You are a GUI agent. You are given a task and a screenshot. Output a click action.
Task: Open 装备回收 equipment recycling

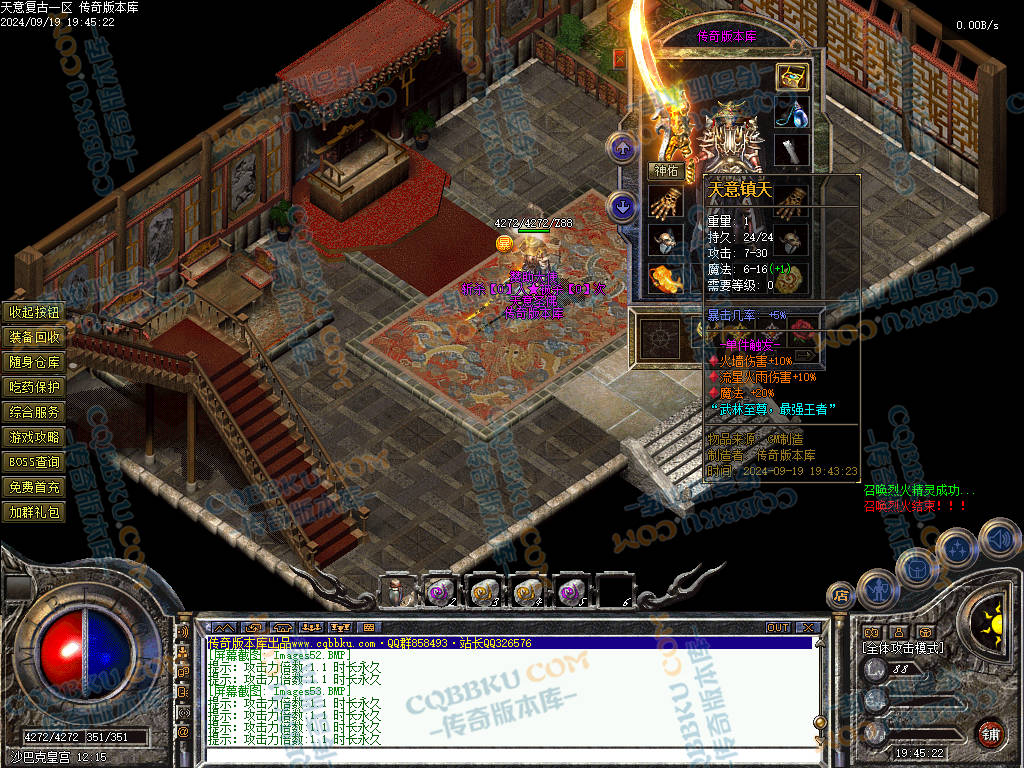point(35,337)
